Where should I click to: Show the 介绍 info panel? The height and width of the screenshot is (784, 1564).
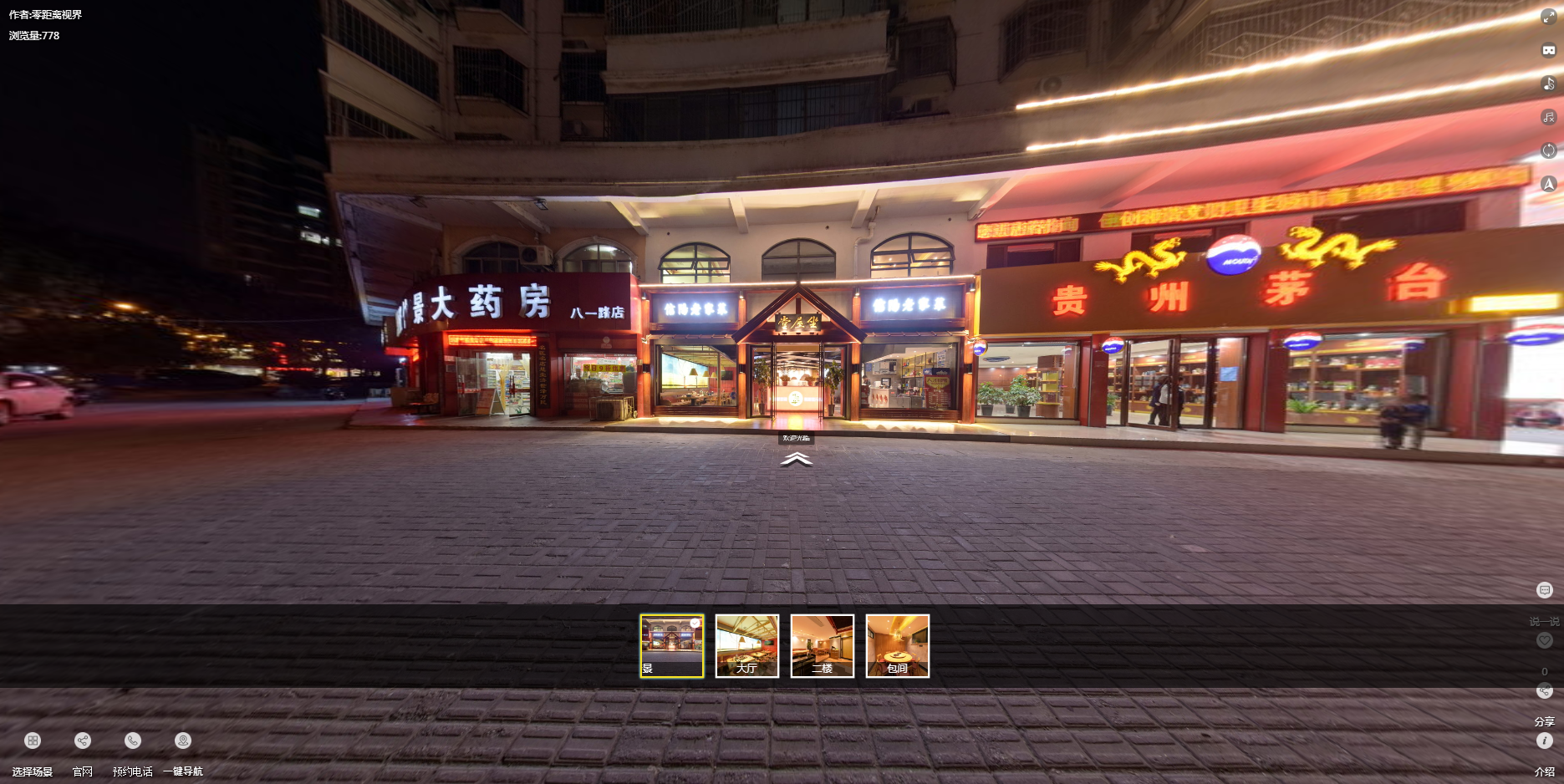click(1544, 741)
